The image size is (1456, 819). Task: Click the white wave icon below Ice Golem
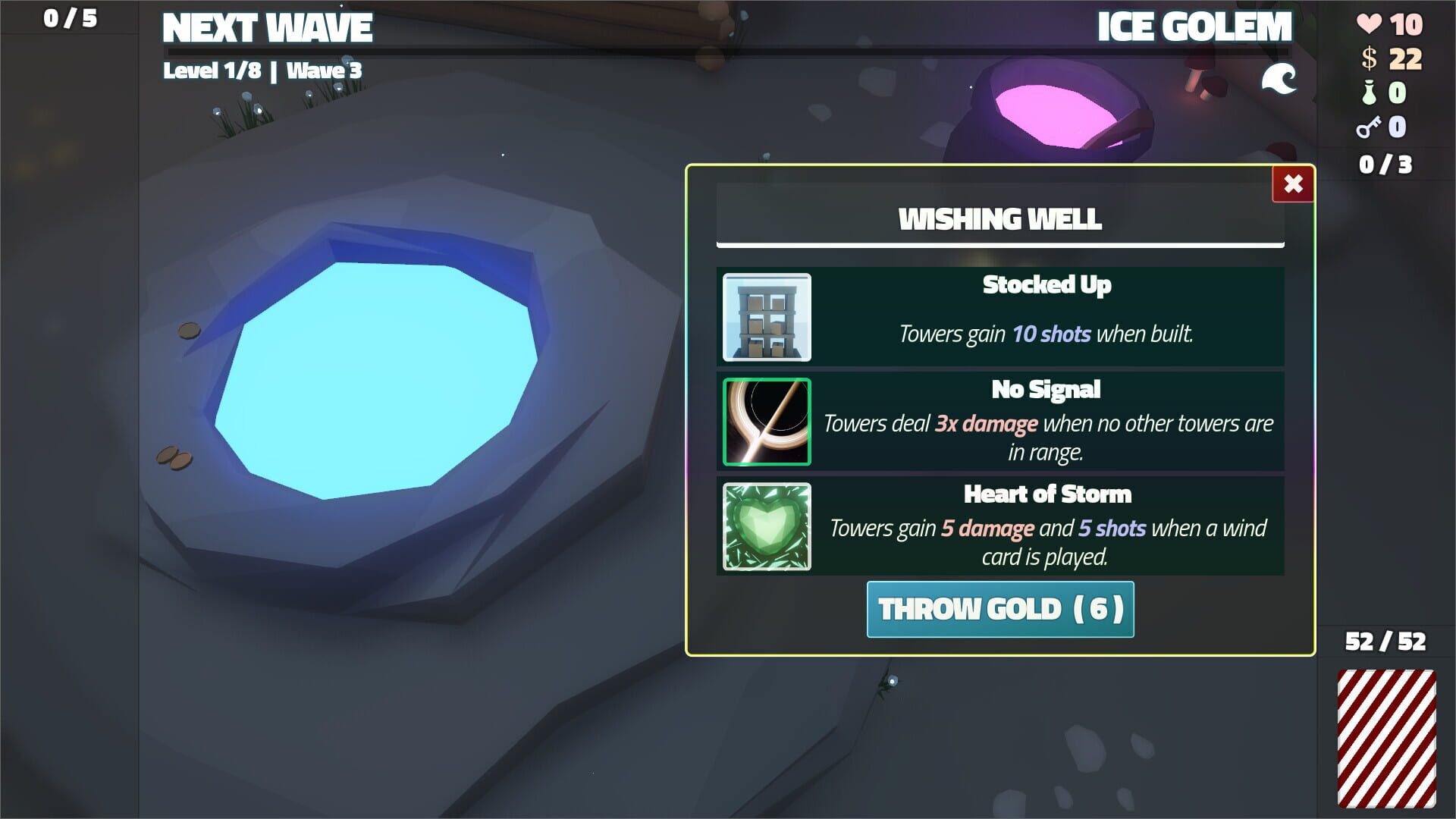[x=1280, y=77]
